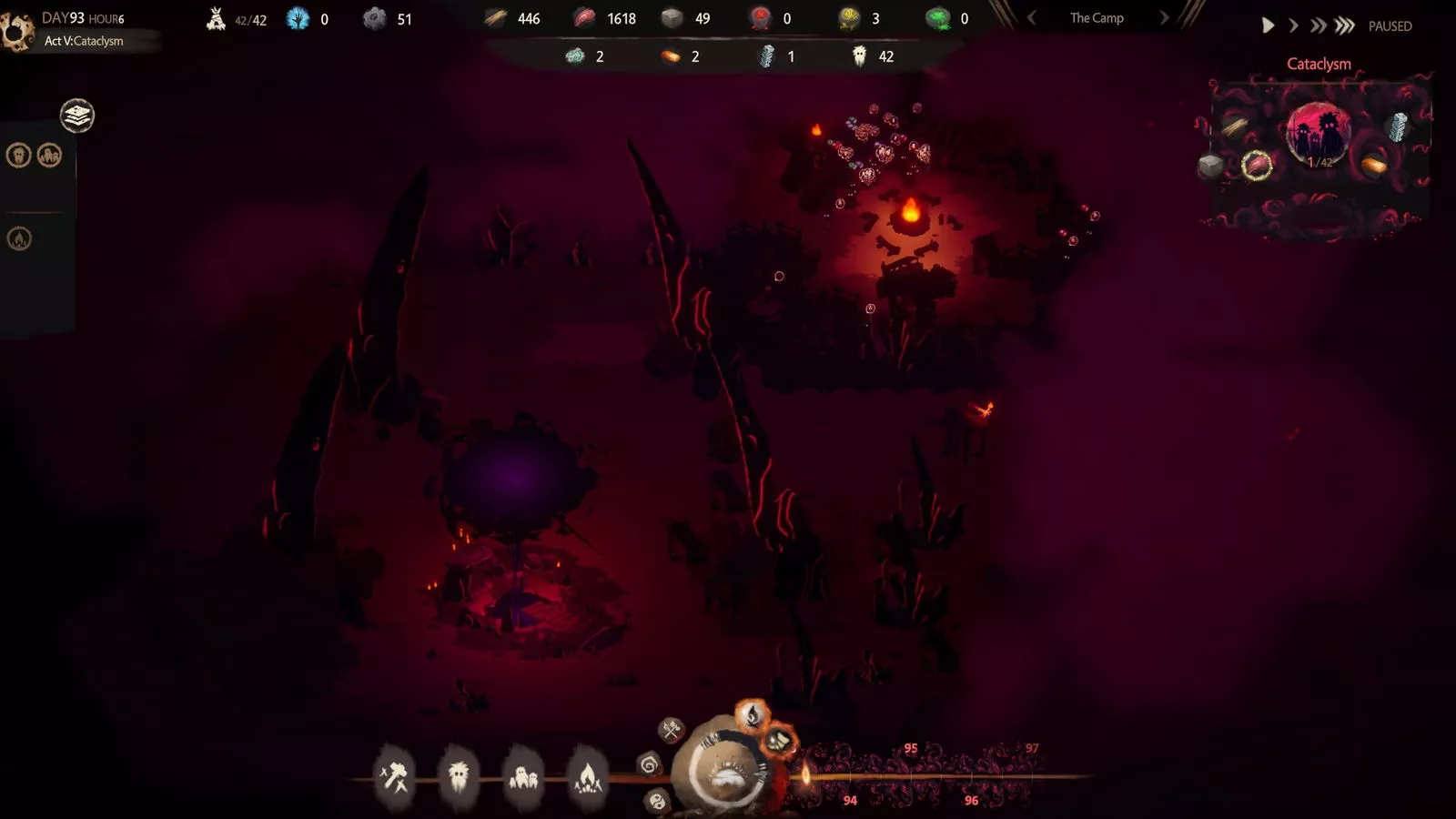Click the Cataclysm creatures portrait

pos(1319,134)
